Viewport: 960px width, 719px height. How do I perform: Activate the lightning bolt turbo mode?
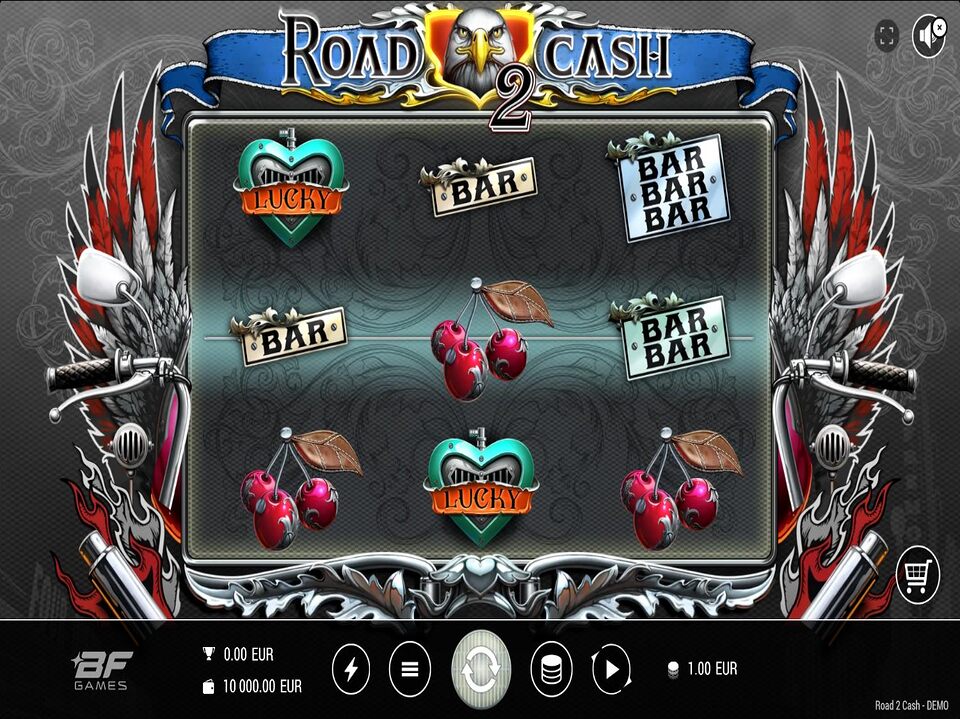click(x=350, y=669)
